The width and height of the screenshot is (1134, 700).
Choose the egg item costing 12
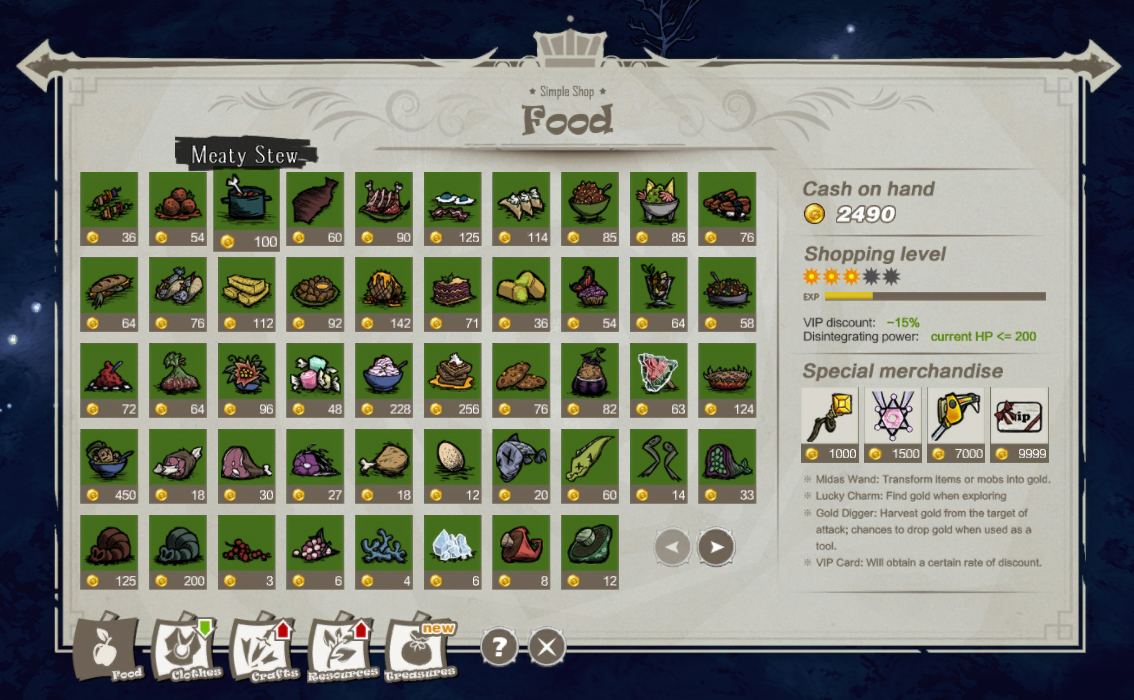tap(452, 466)
